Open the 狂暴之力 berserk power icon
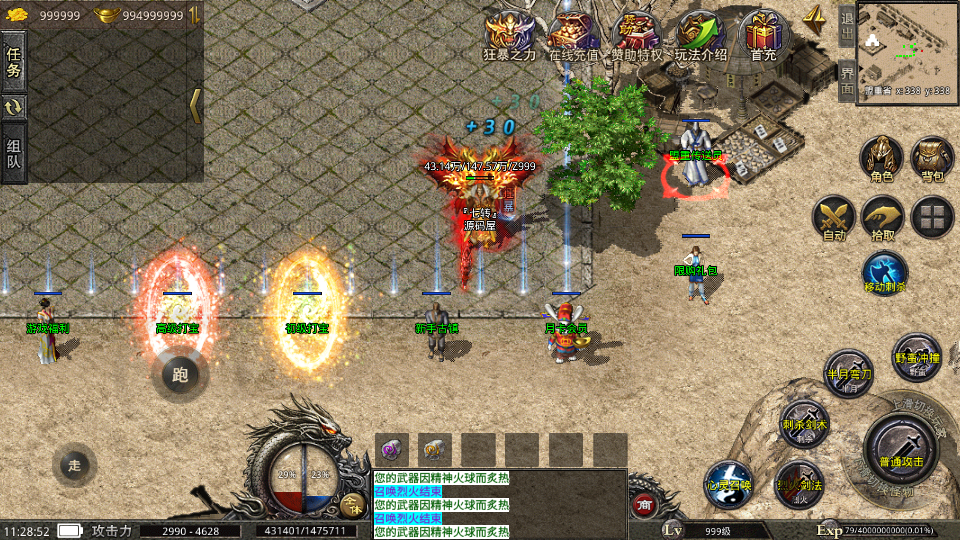The height and width of the screenshot is (540, 960). [509, 33]
